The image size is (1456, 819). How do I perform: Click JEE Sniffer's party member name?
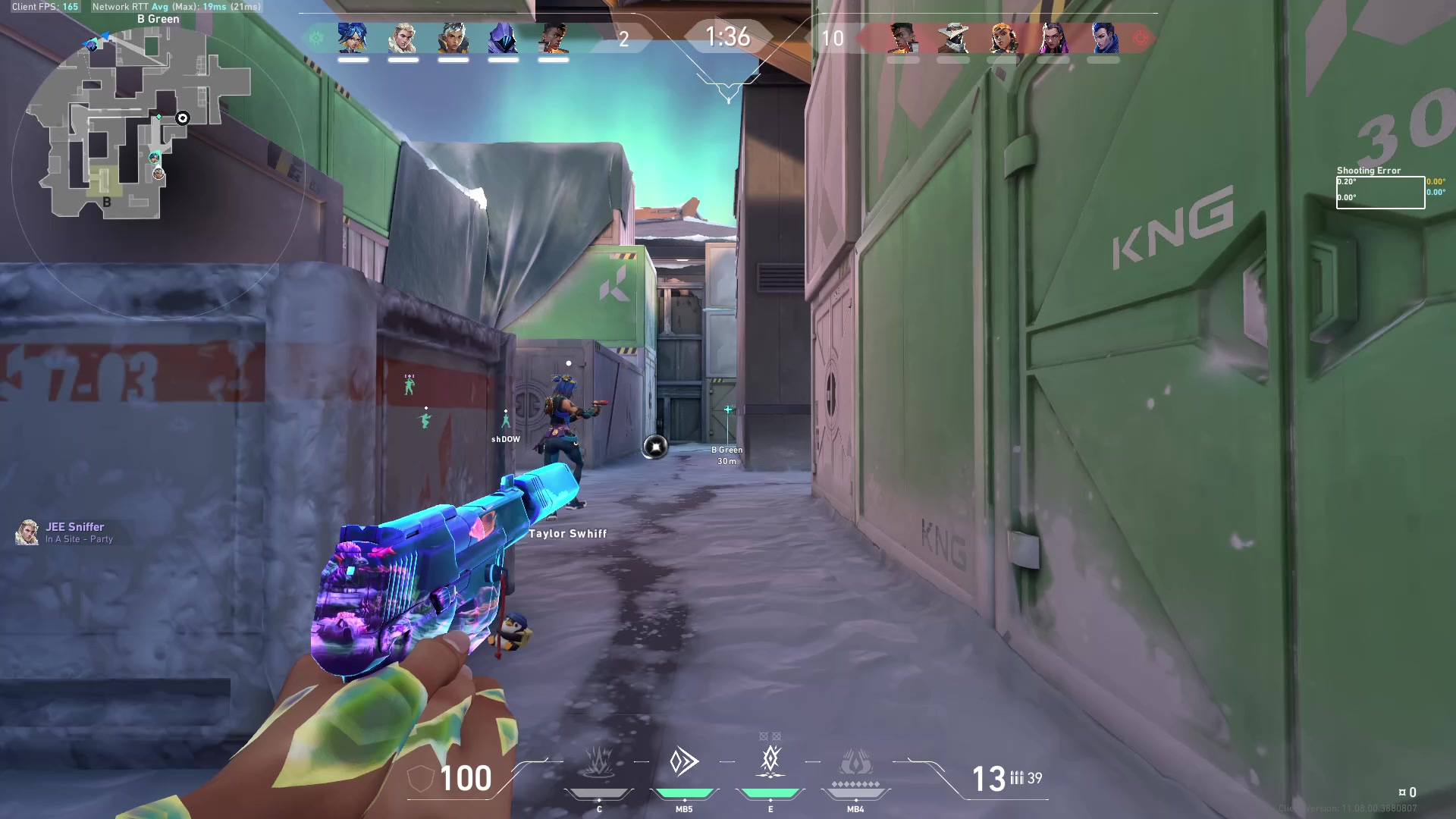75,526
